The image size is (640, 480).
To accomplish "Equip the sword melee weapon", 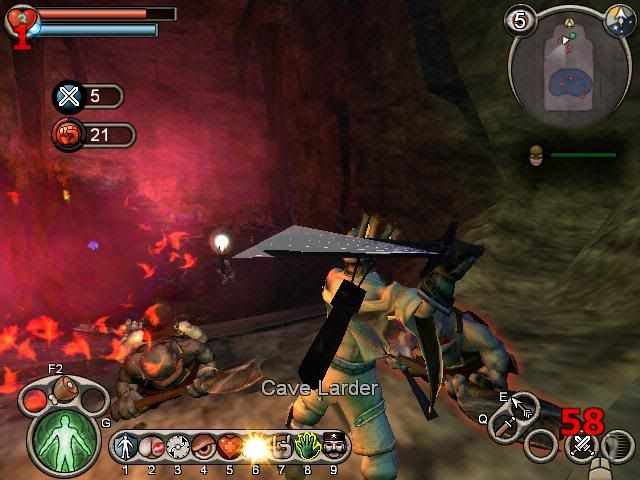I will pos(509,430).
